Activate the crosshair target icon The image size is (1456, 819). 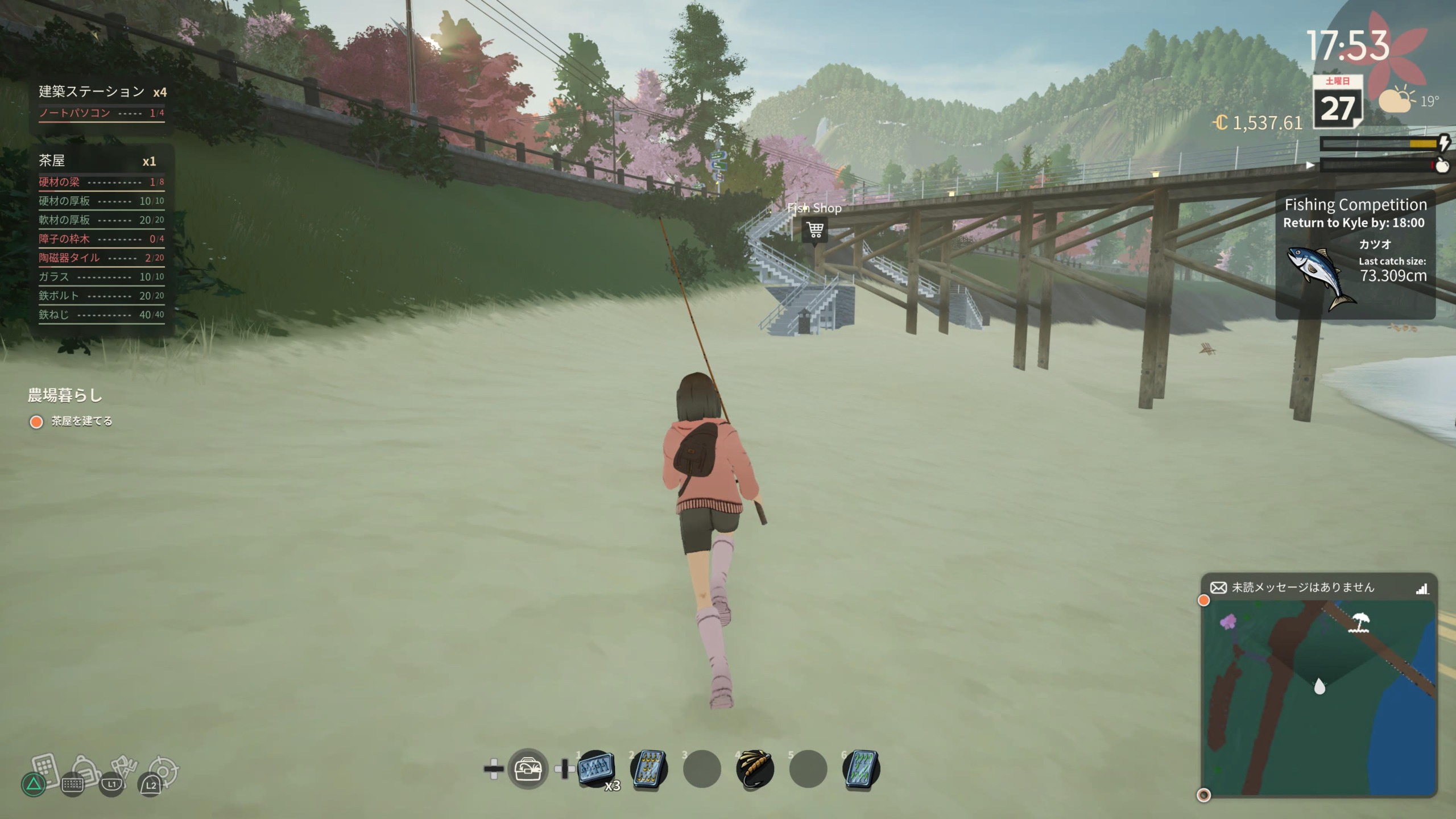(x=164, y=771)
